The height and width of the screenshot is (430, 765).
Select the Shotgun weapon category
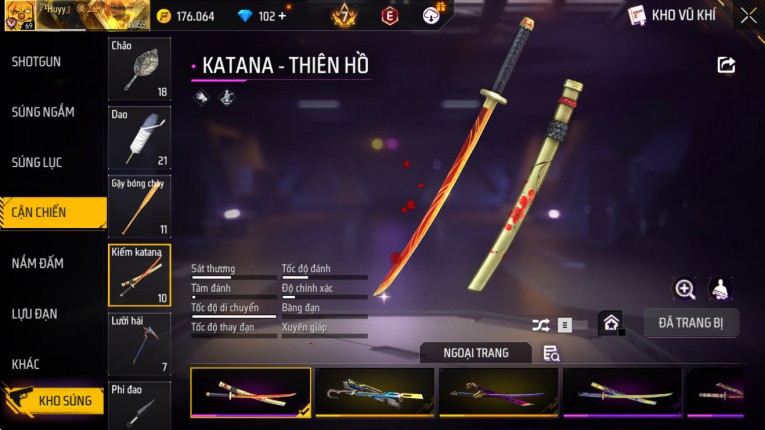click(x=37, y=62)
